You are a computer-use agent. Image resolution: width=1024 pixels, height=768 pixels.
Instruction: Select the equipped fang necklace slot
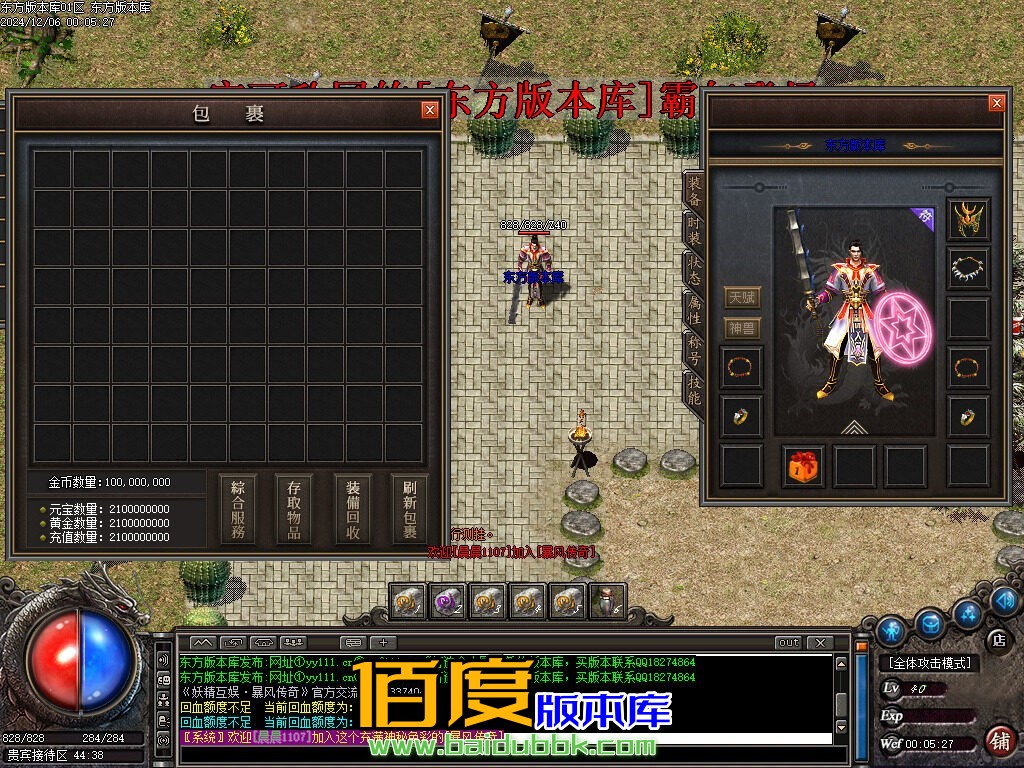(968, 268)
